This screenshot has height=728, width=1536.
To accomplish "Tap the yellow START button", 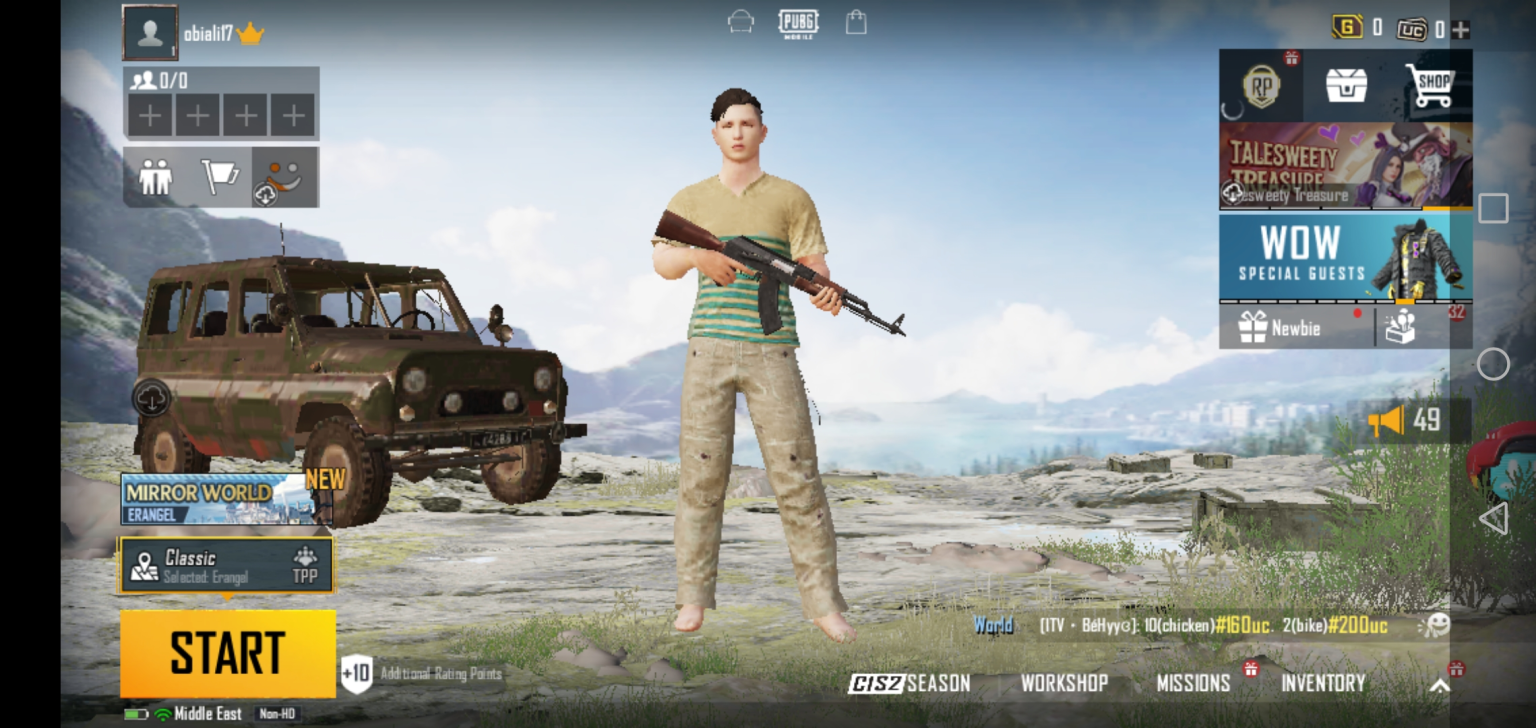I will click(x=228, y=653).
